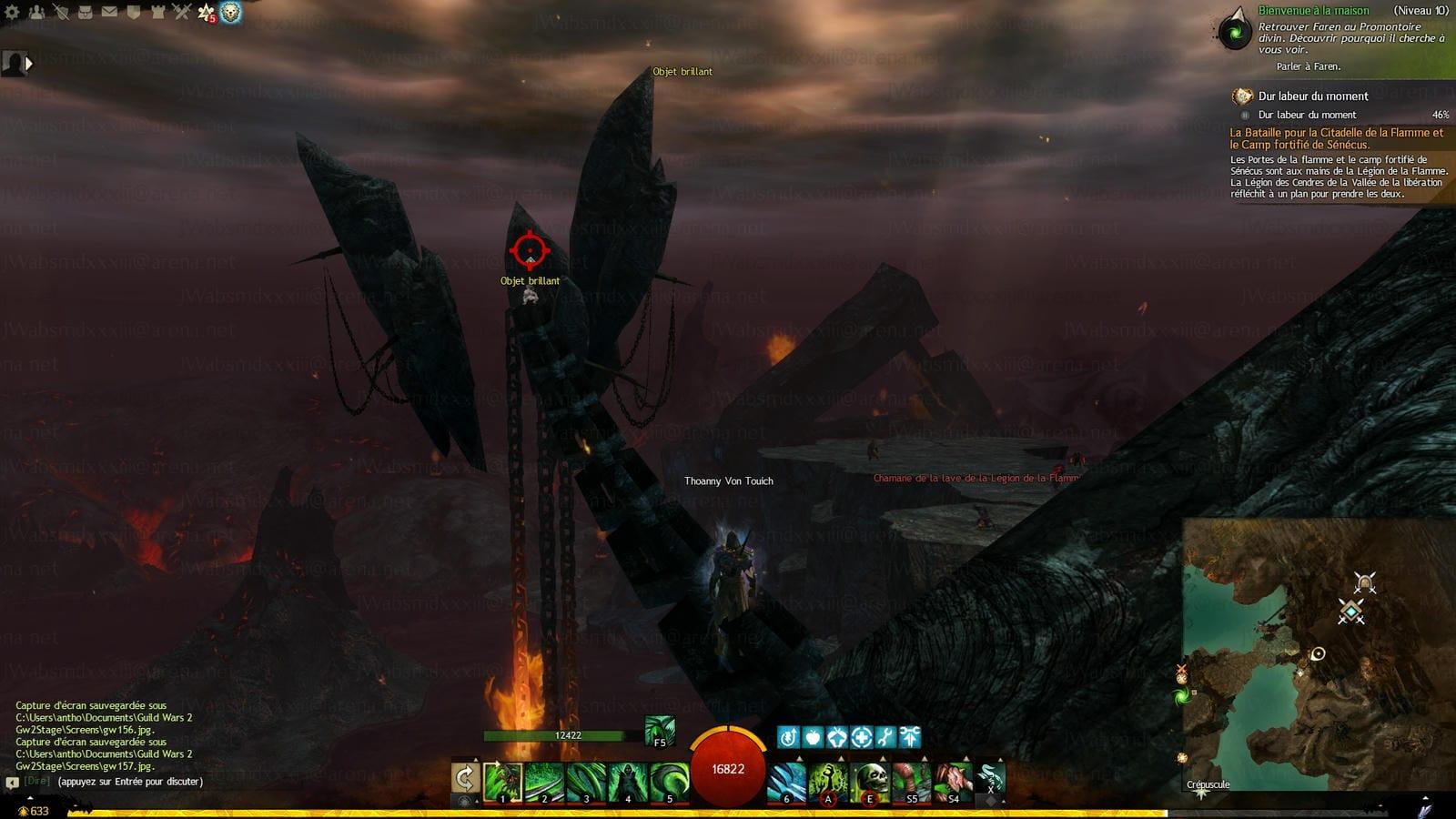
Task: Open the hero panel sword-and-shield icon
Action: click(x=61, y=12)
